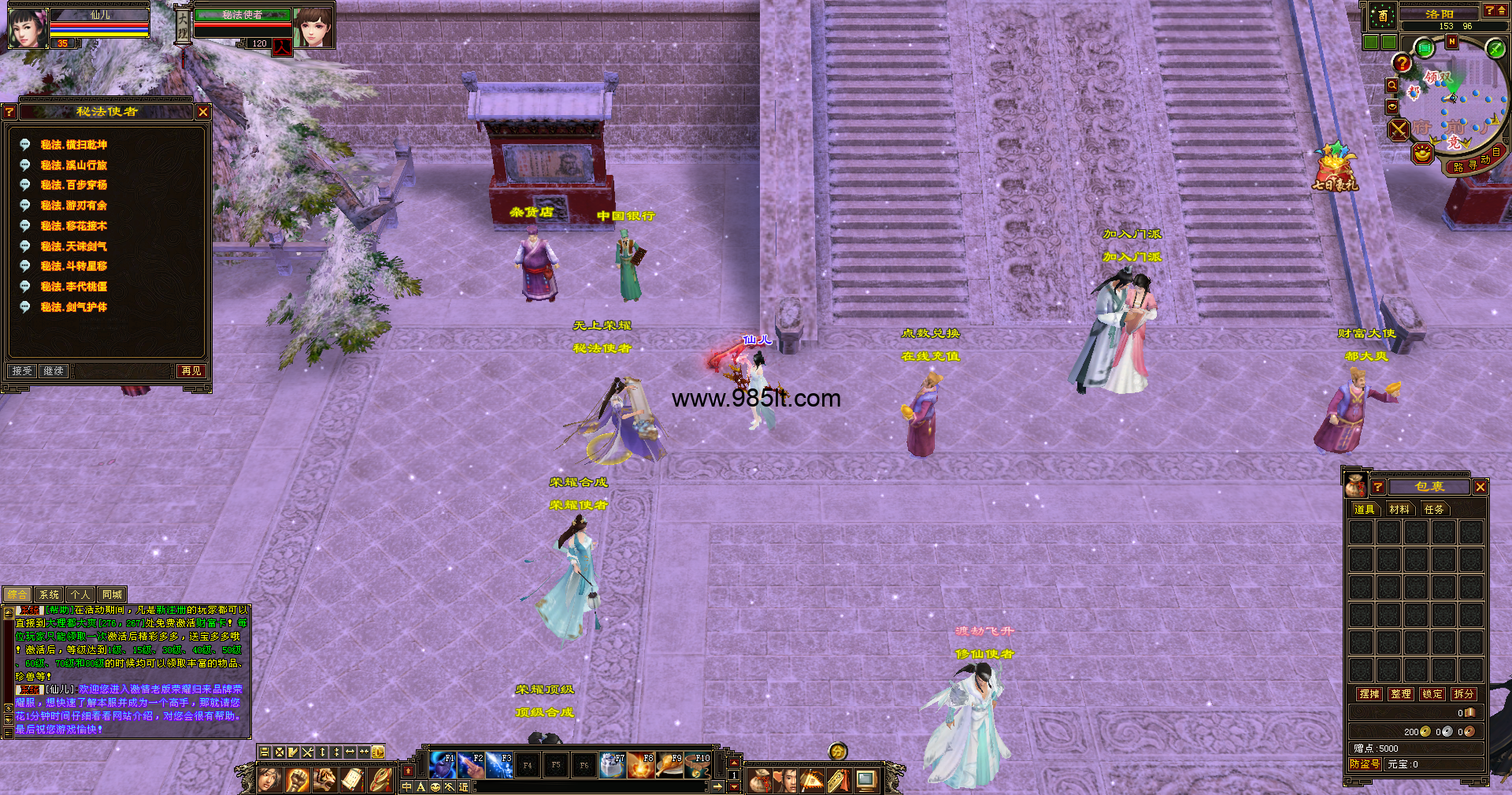Viewport: 1512px width, 795px height.
Task: Choose the 秘法.百步穿杨 option
Action: click(73, 185)
